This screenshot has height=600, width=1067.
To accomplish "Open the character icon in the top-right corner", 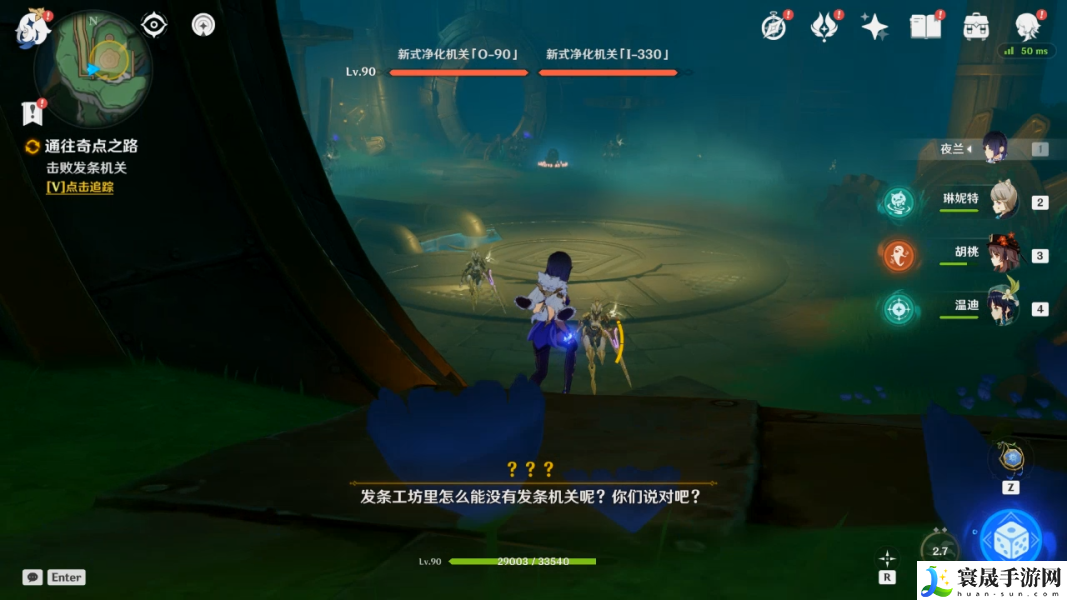I will tap(1027, 26).
